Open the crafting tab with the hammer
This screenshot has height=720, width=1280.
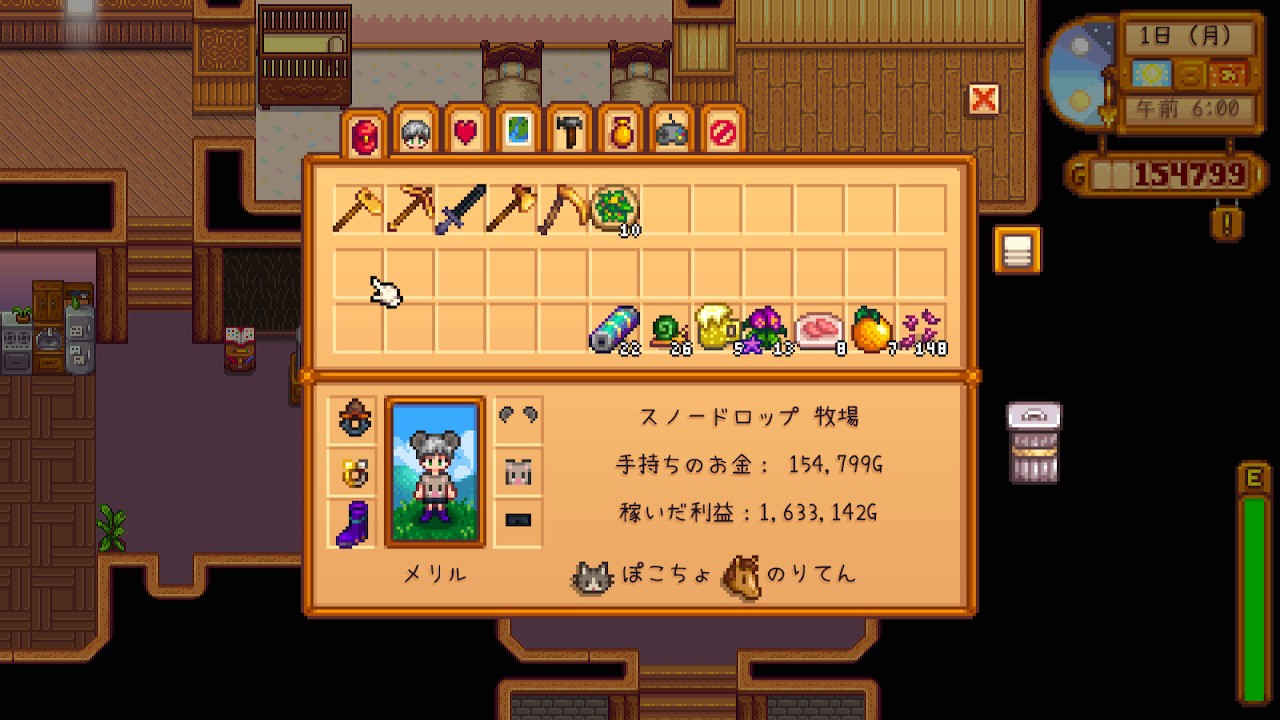pyautogui.click(x=570, y=133)
